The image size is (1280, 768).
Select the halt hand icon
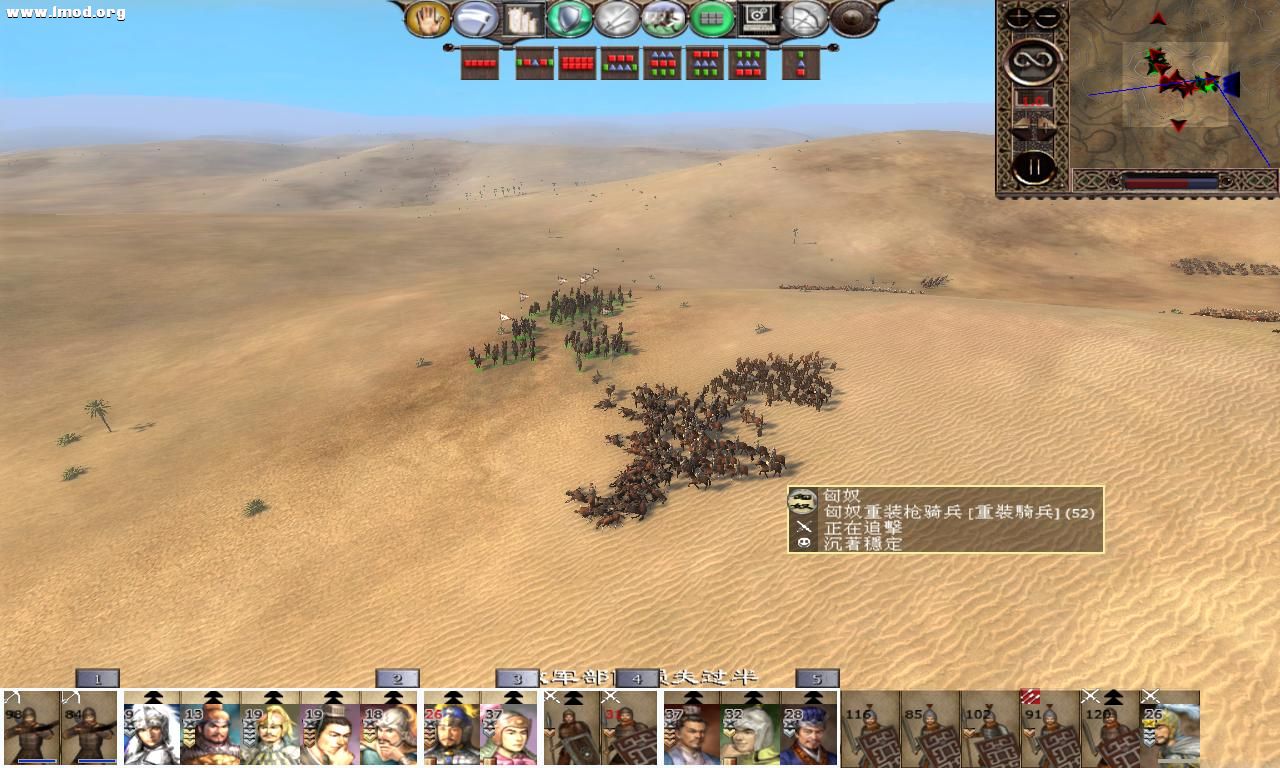click(x=430, y=18)
